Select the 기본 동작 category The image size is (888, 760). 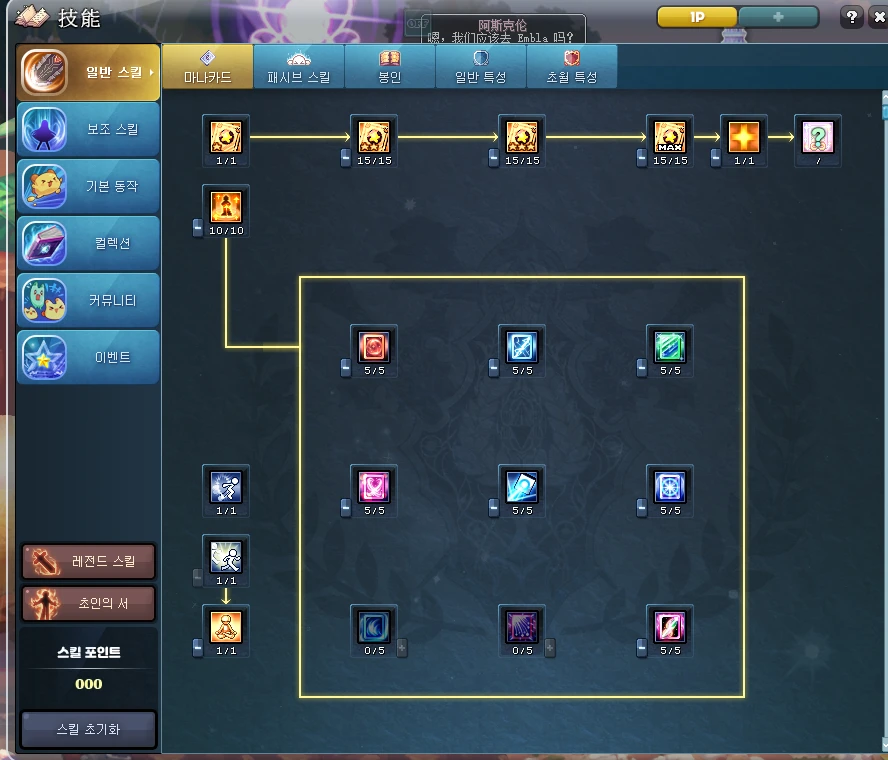coord(88,187)
